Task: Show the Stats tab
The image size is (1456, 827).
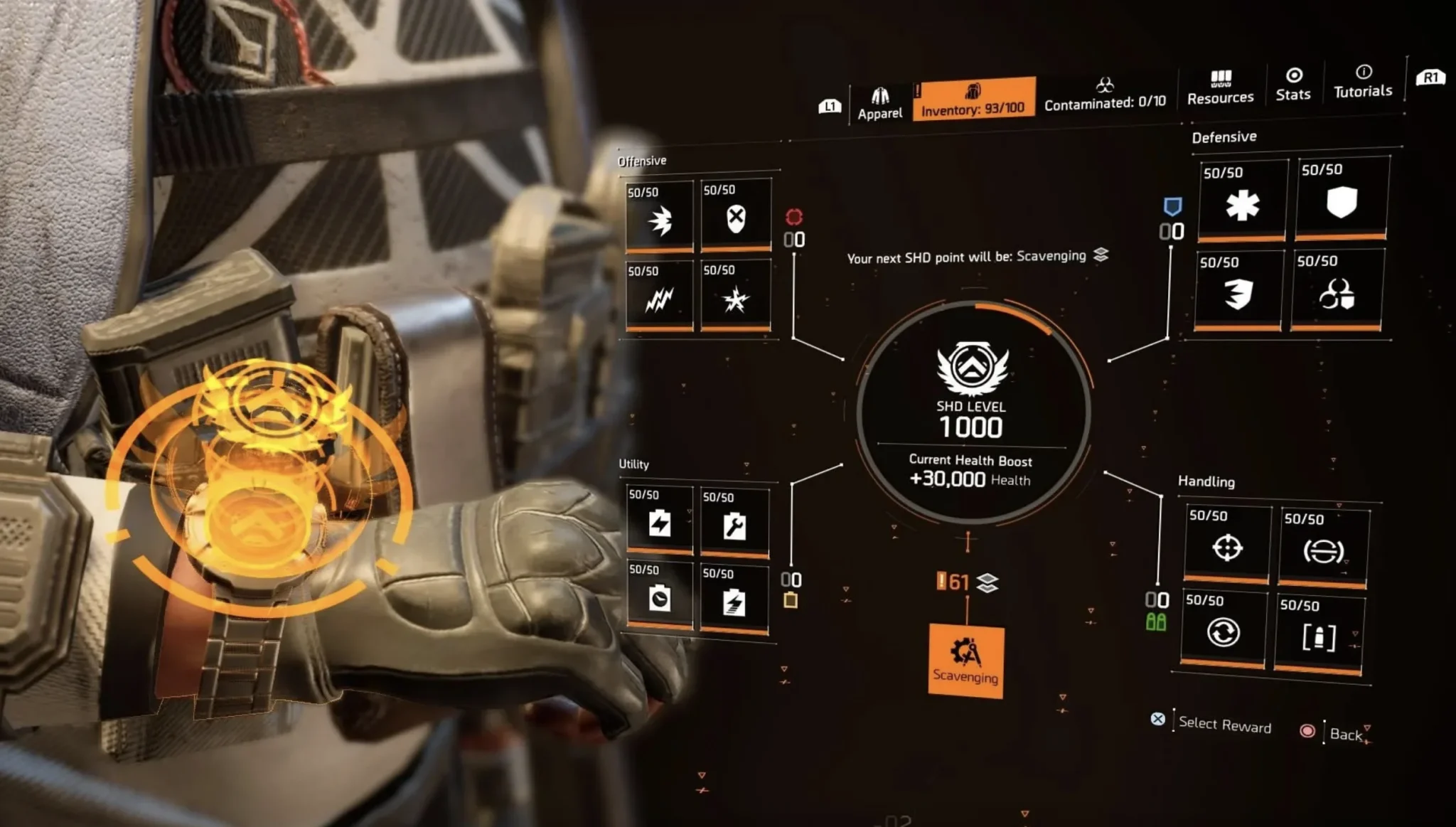Action: (x=1293, y=85)
